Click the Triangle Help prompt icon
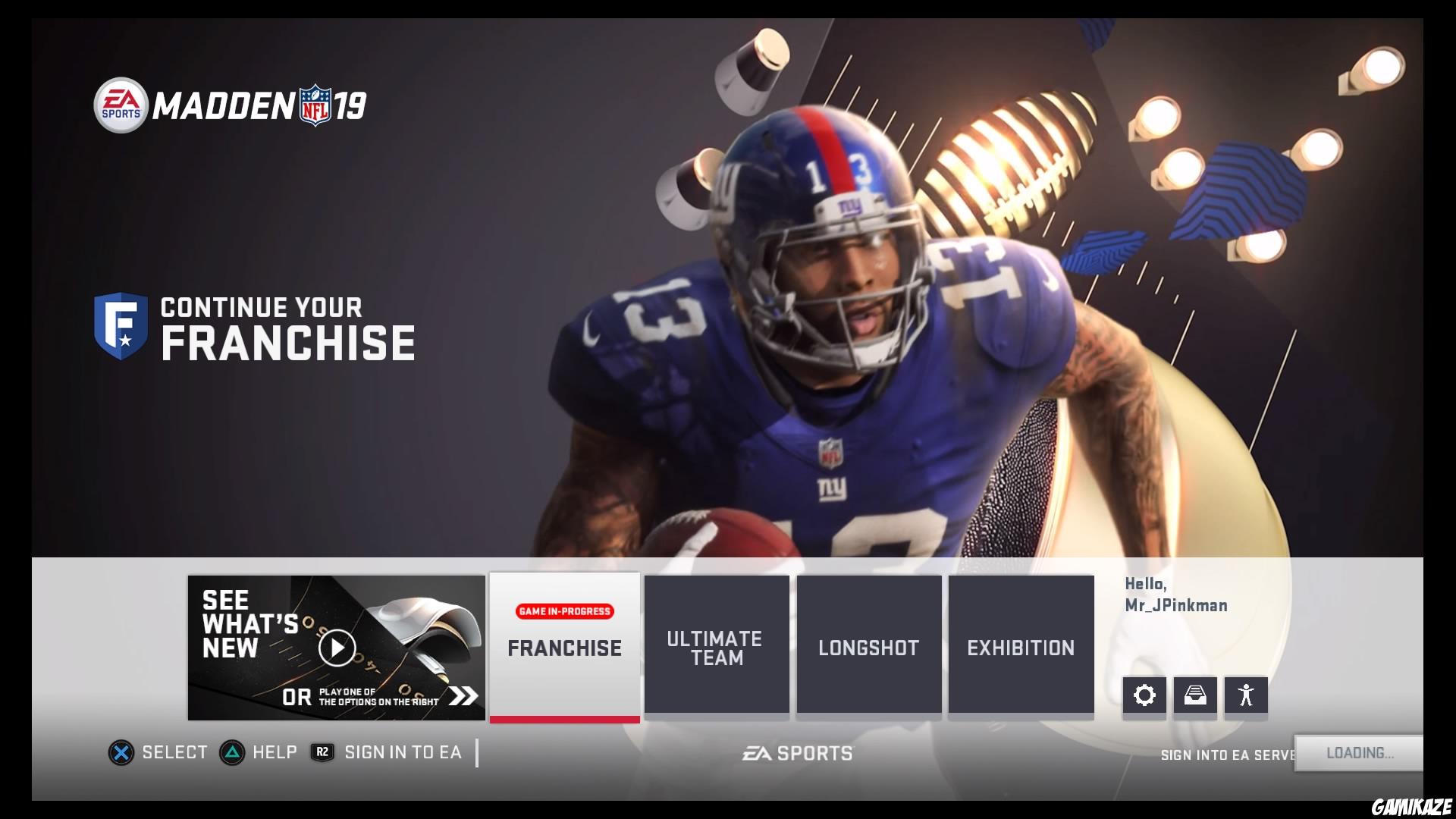This screenshot has height=819, width=1456. point(232,752)
